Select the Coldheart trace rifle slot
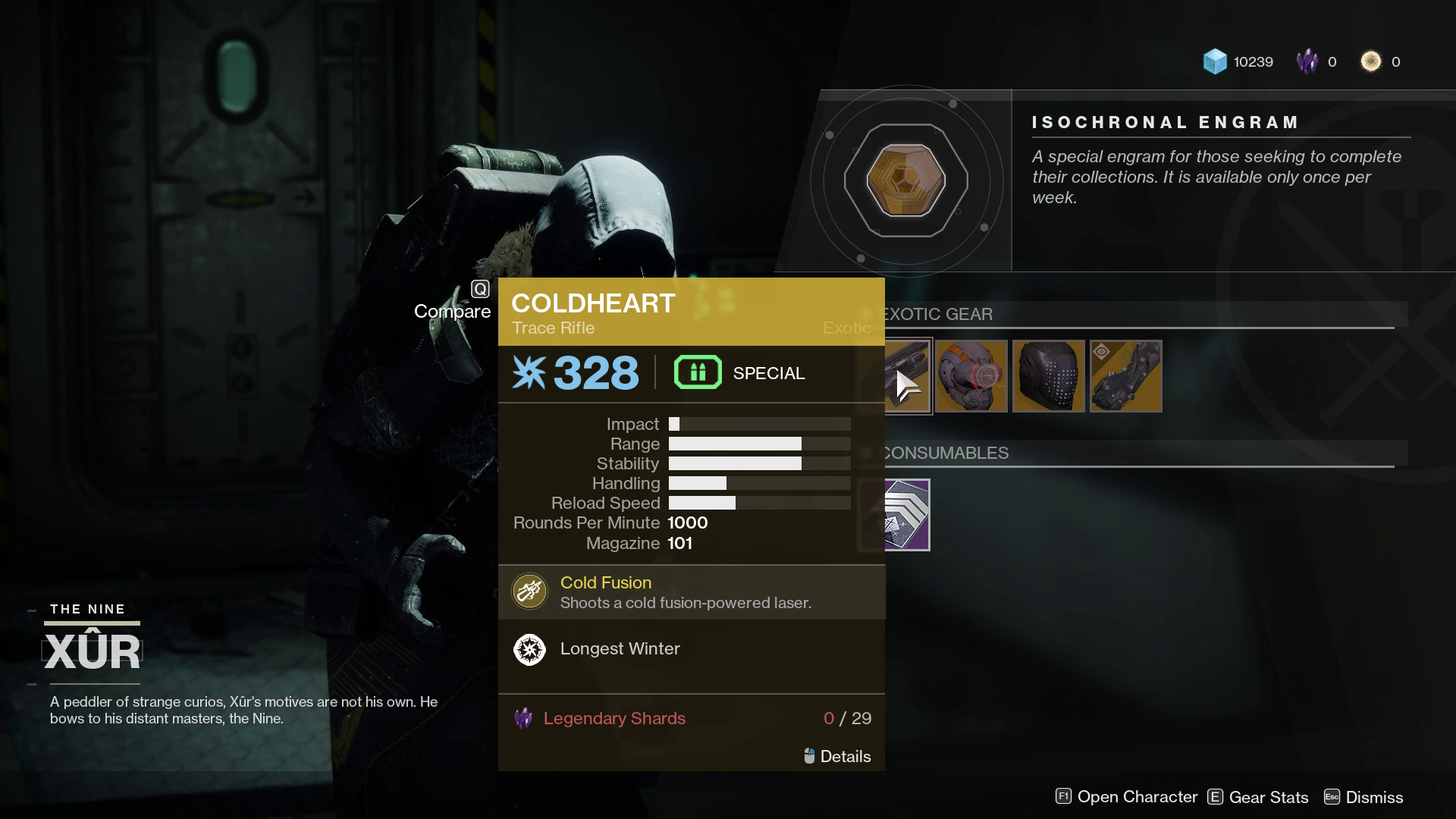The height and width of the screenshot is (819, 1456). tap(908, 376)
